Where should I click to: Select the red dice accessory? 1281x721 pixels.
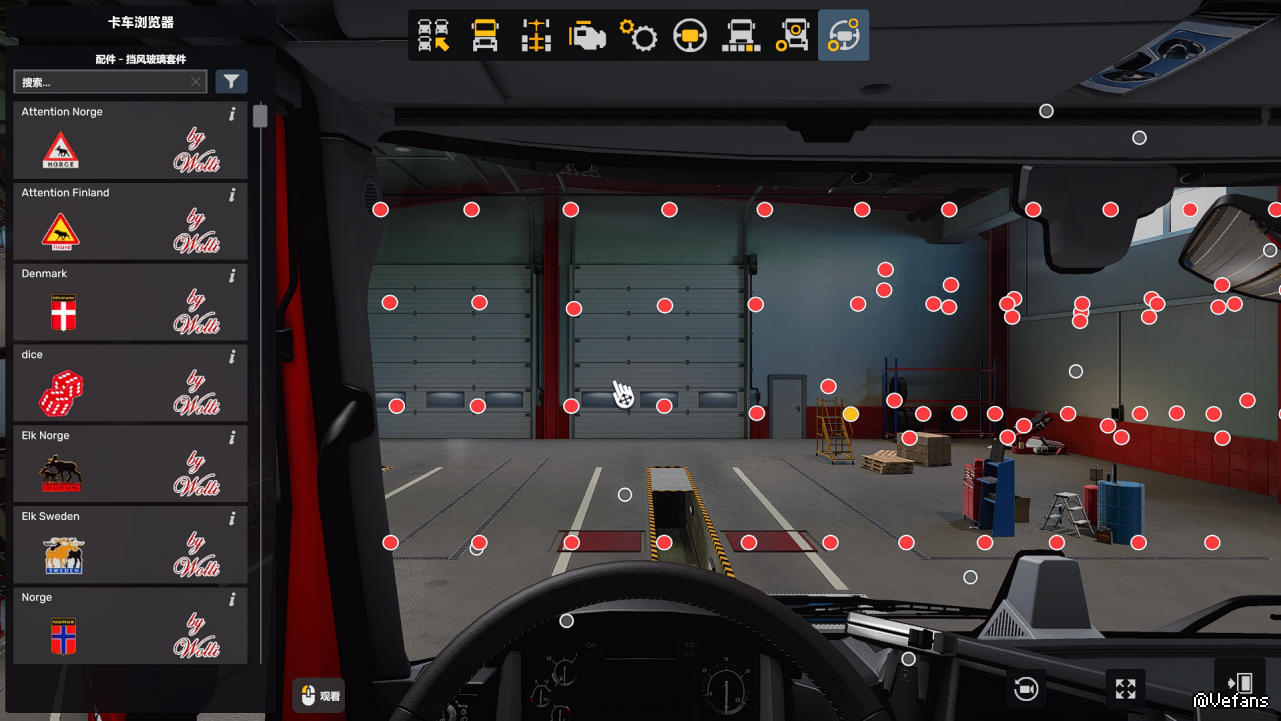(x=130, y=384)
